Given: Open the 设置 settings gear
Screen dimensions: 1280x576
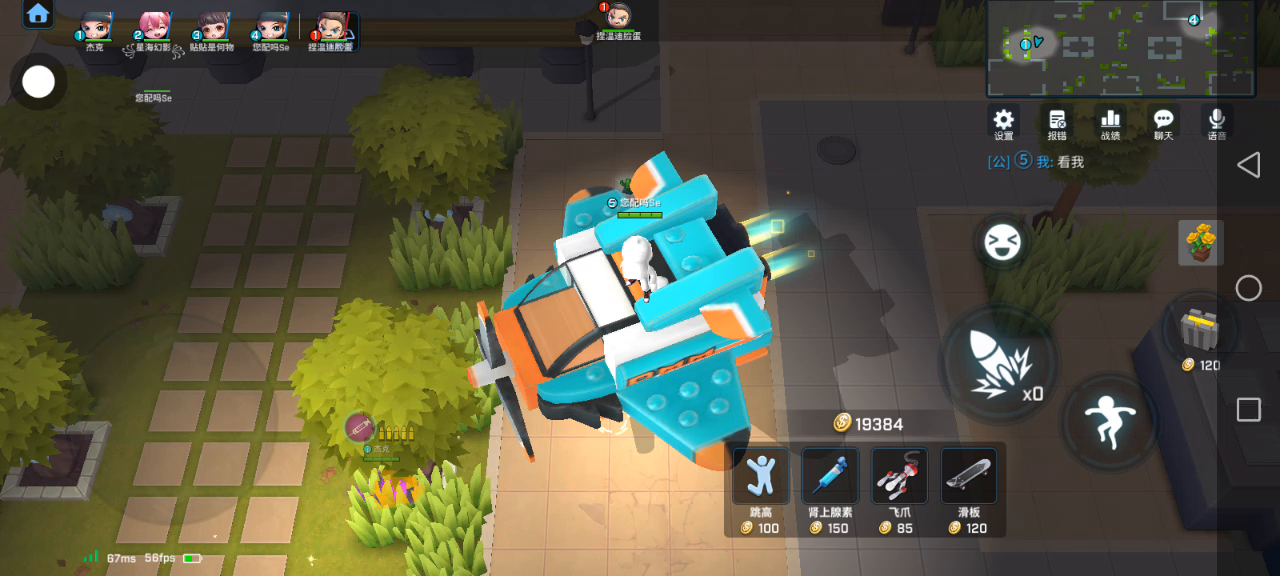Looking at the screenshot, I should click(1003, 121).
